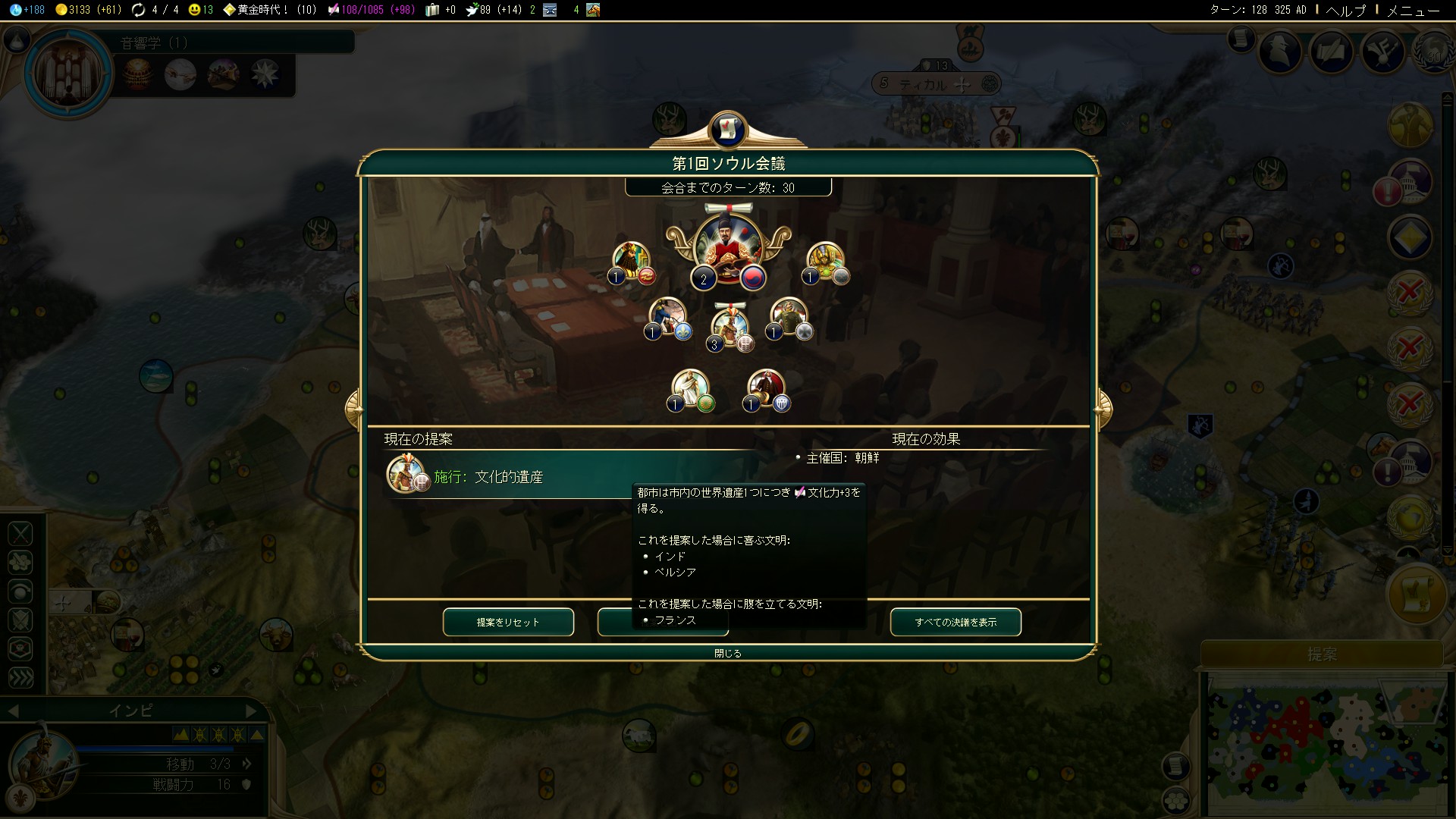Select the French leader portrait with fleur-de-lis
The width and height of the screenshot is (1456, 819).
coord(668,317)
